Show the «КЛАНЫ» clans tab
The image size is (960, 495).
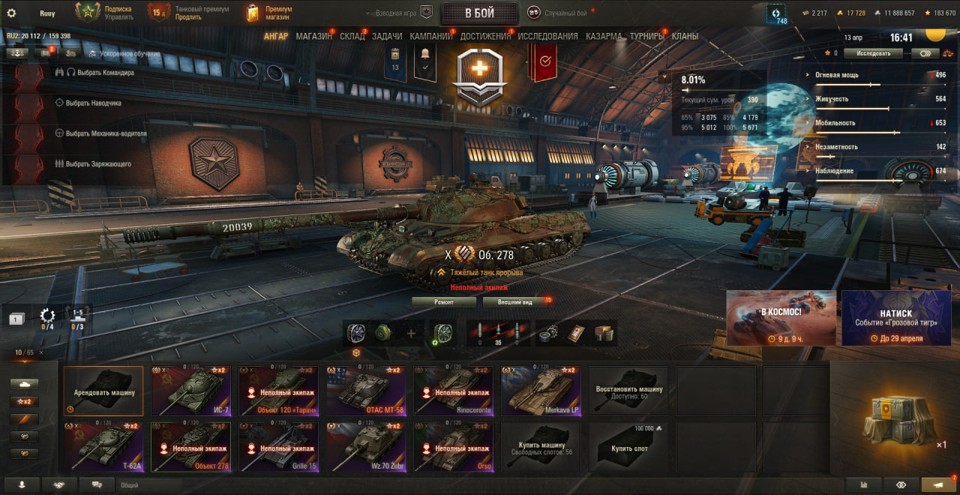point(685,36)
